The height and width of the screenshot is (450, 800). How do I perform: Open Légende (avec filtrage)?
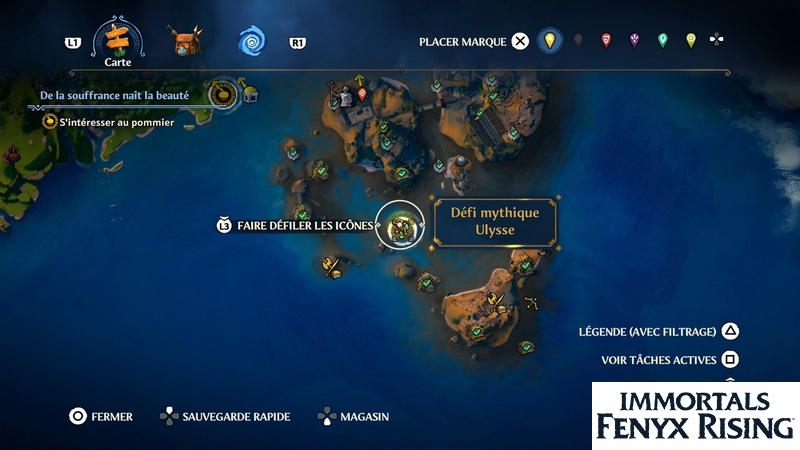click(x=731, y=331)
